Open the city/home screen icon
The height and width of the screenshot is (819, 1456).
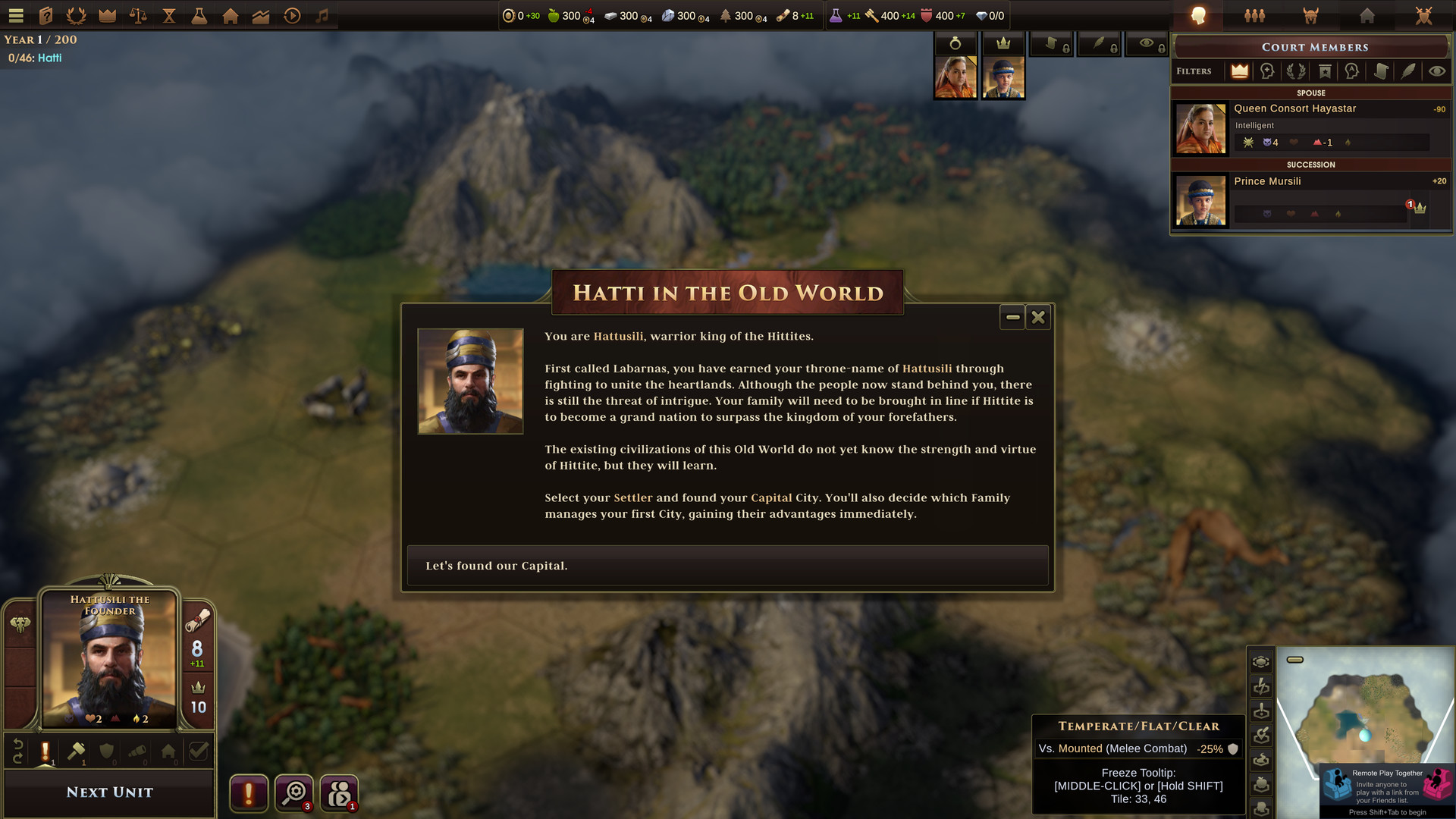pyautogui.click(x=230, y=15)
